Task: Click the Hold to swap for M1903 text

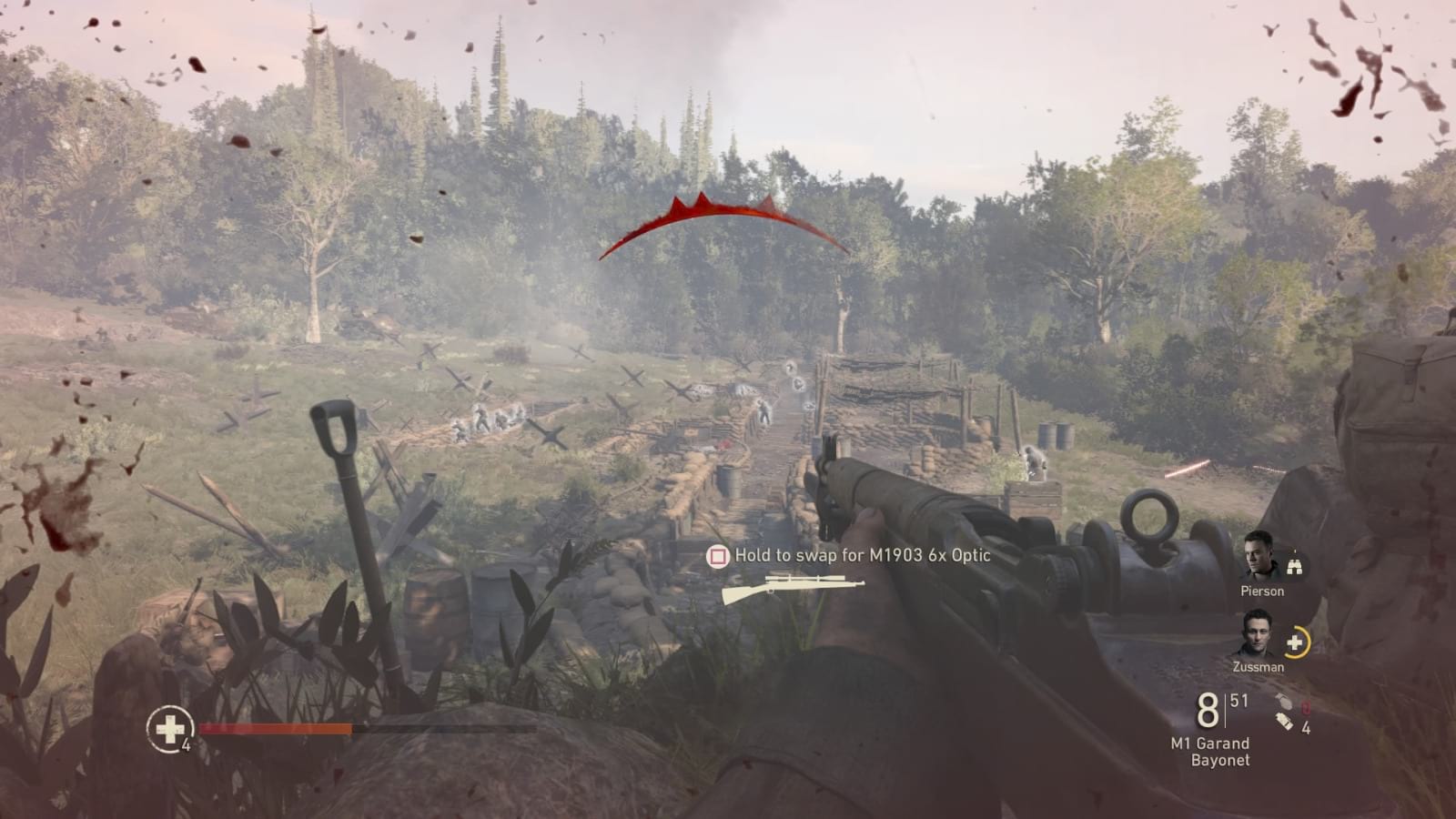Action: (x=860, y=555)
